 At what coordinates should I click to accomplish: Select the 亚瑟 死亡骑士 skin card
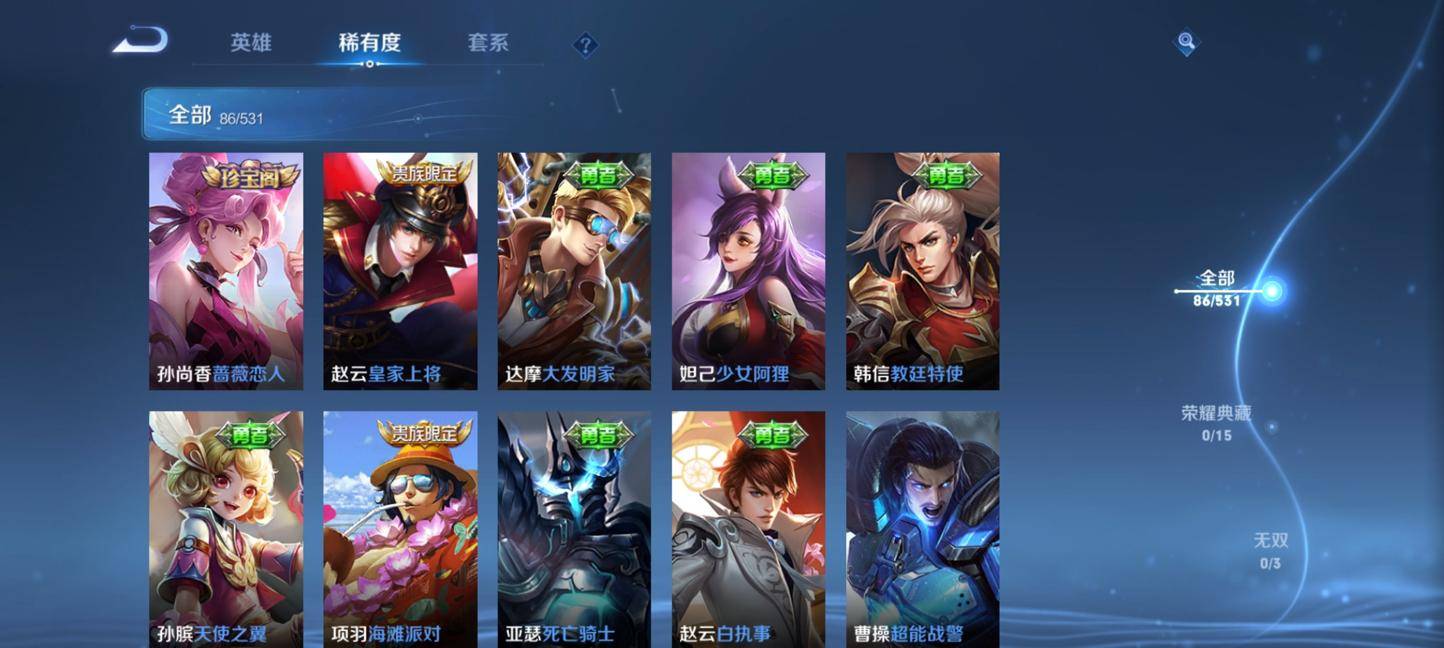(574, 528)
